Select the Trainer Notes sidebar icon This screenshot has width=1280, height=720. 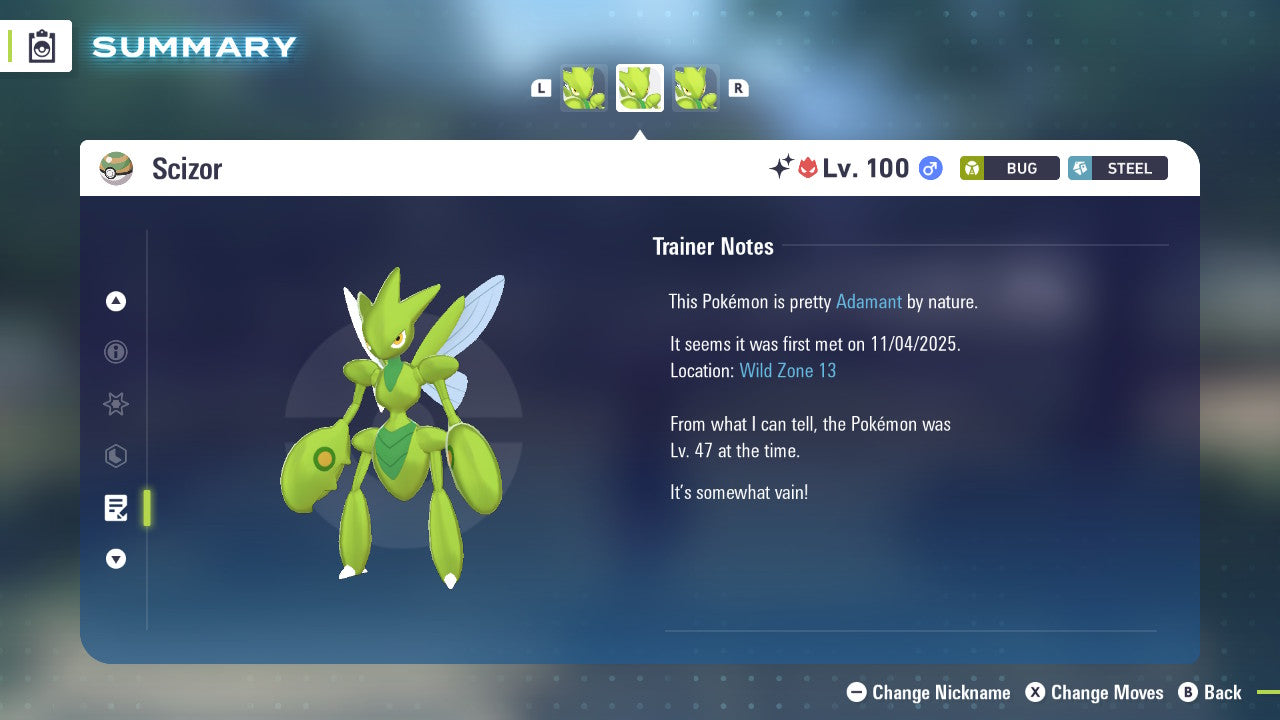coord(116,508)
